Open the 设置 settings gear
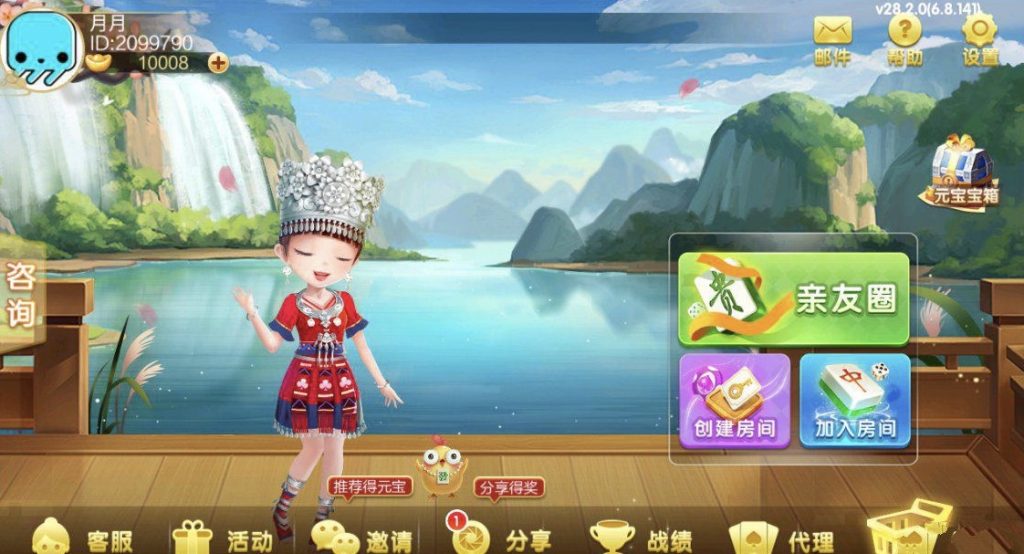Image resolution: width=1024 pixels, height=554 pixels. click(x=980, y=40)
